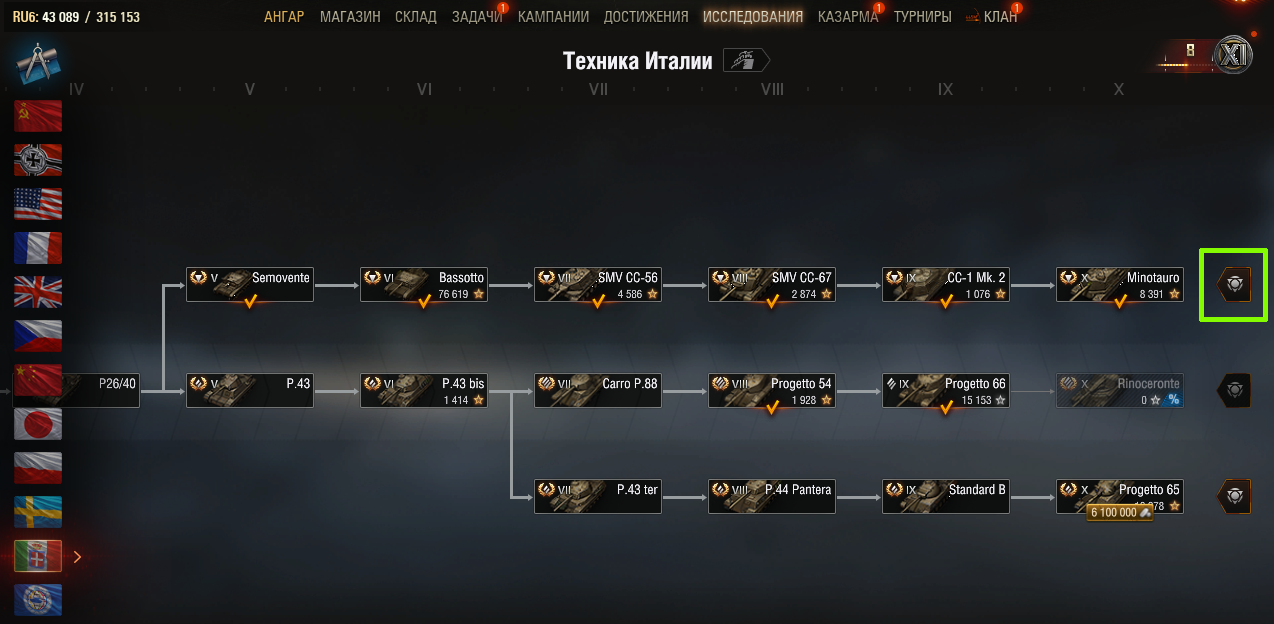Select the British flag tech tree
Screen dimensions: 1274x624
click(38, 291)
